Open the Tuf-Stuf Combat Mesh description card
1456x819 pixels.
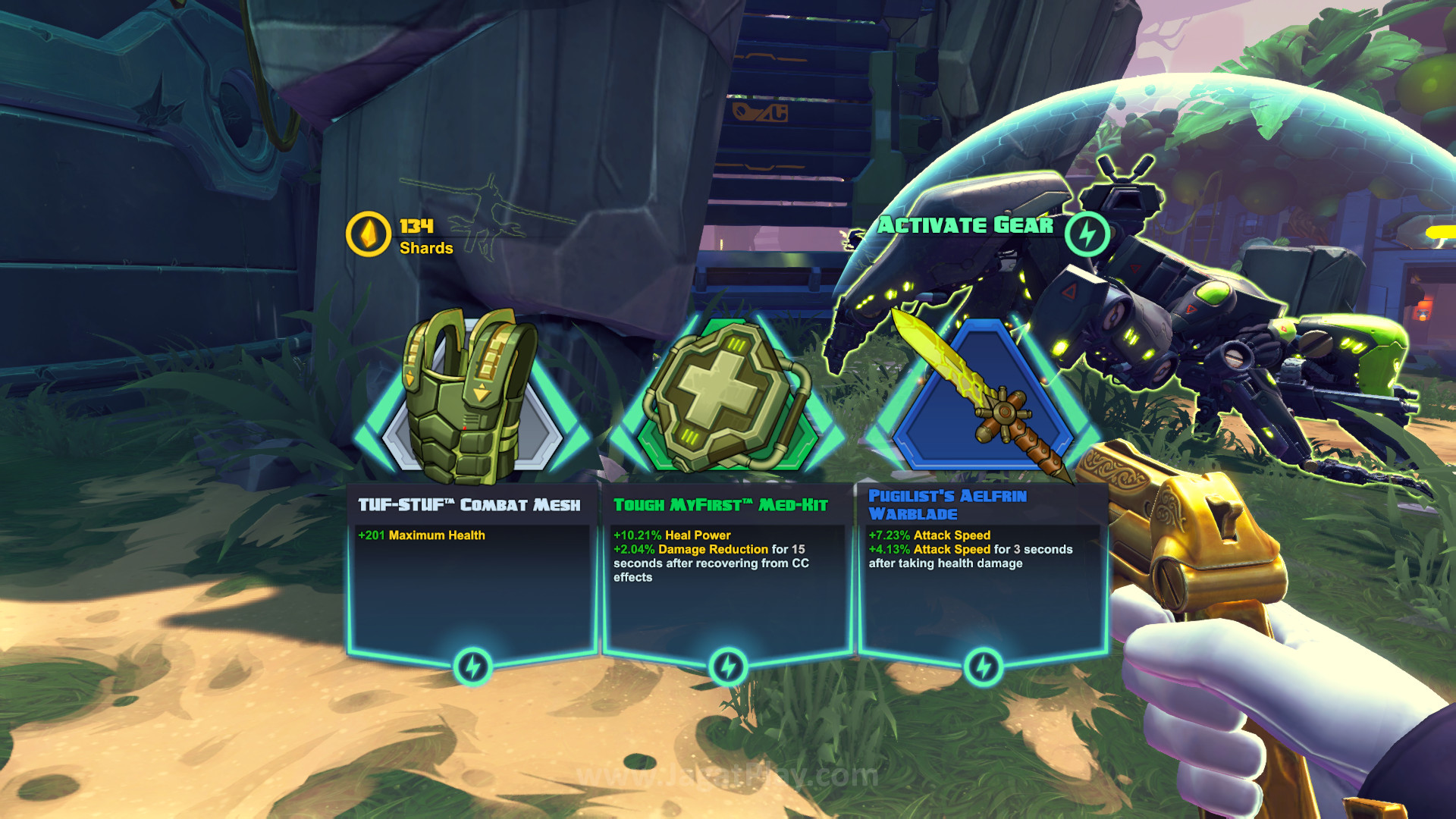click(x=472, y=576)
